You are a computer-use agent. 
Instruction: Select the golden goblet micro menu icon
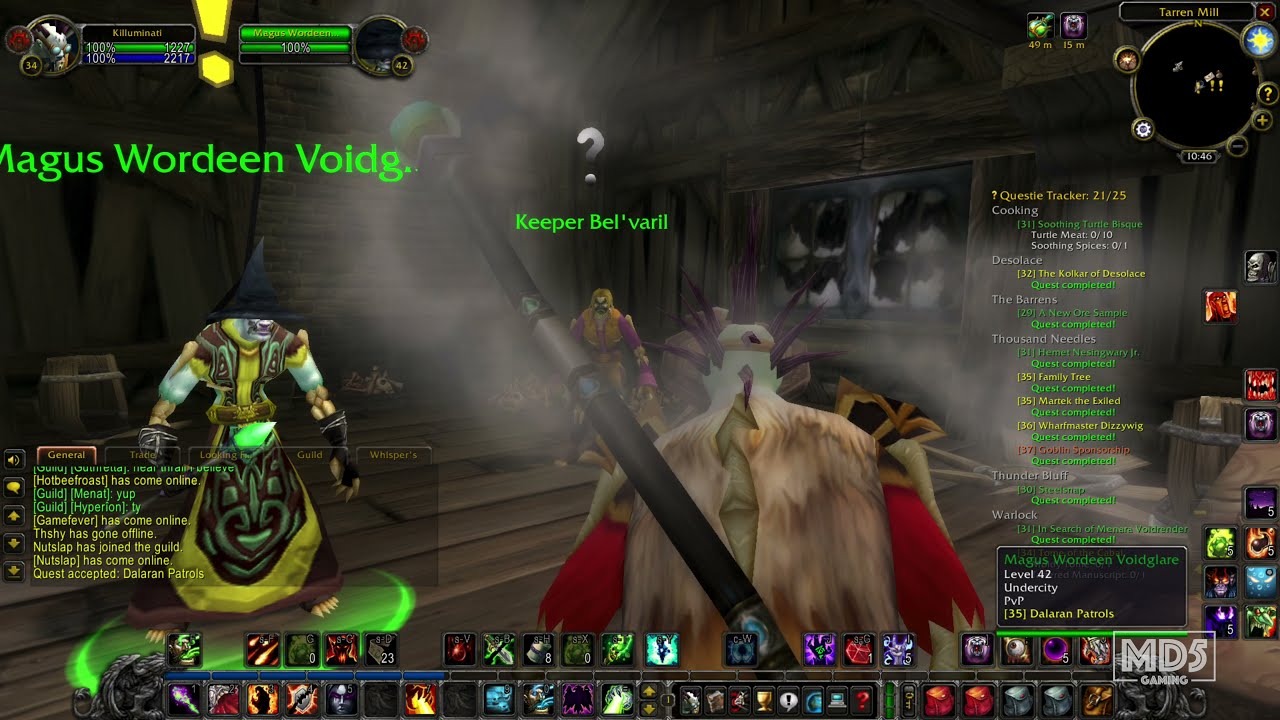click(x=765, y=700)
